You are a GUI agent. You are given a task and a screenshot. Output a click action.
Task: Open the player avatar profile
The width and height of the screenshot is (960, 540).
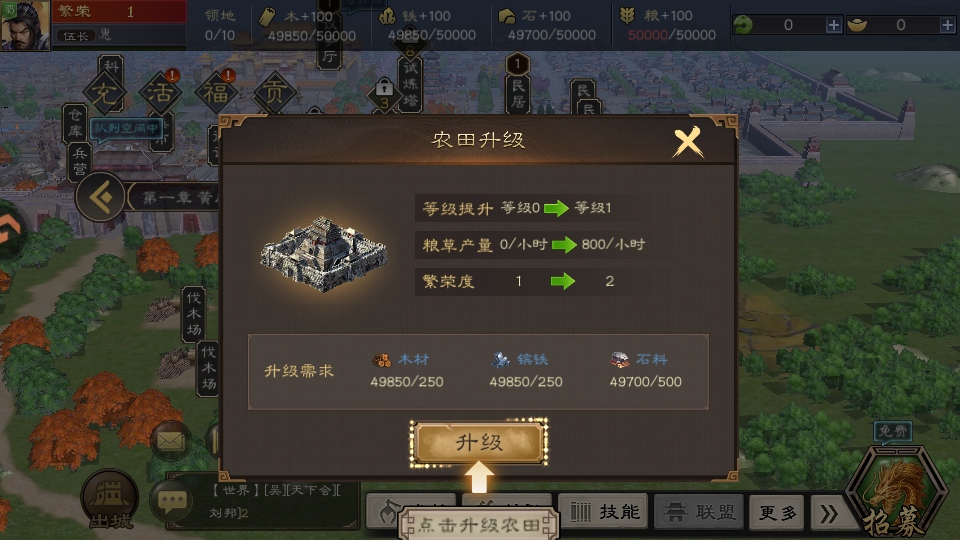(25, 25)
